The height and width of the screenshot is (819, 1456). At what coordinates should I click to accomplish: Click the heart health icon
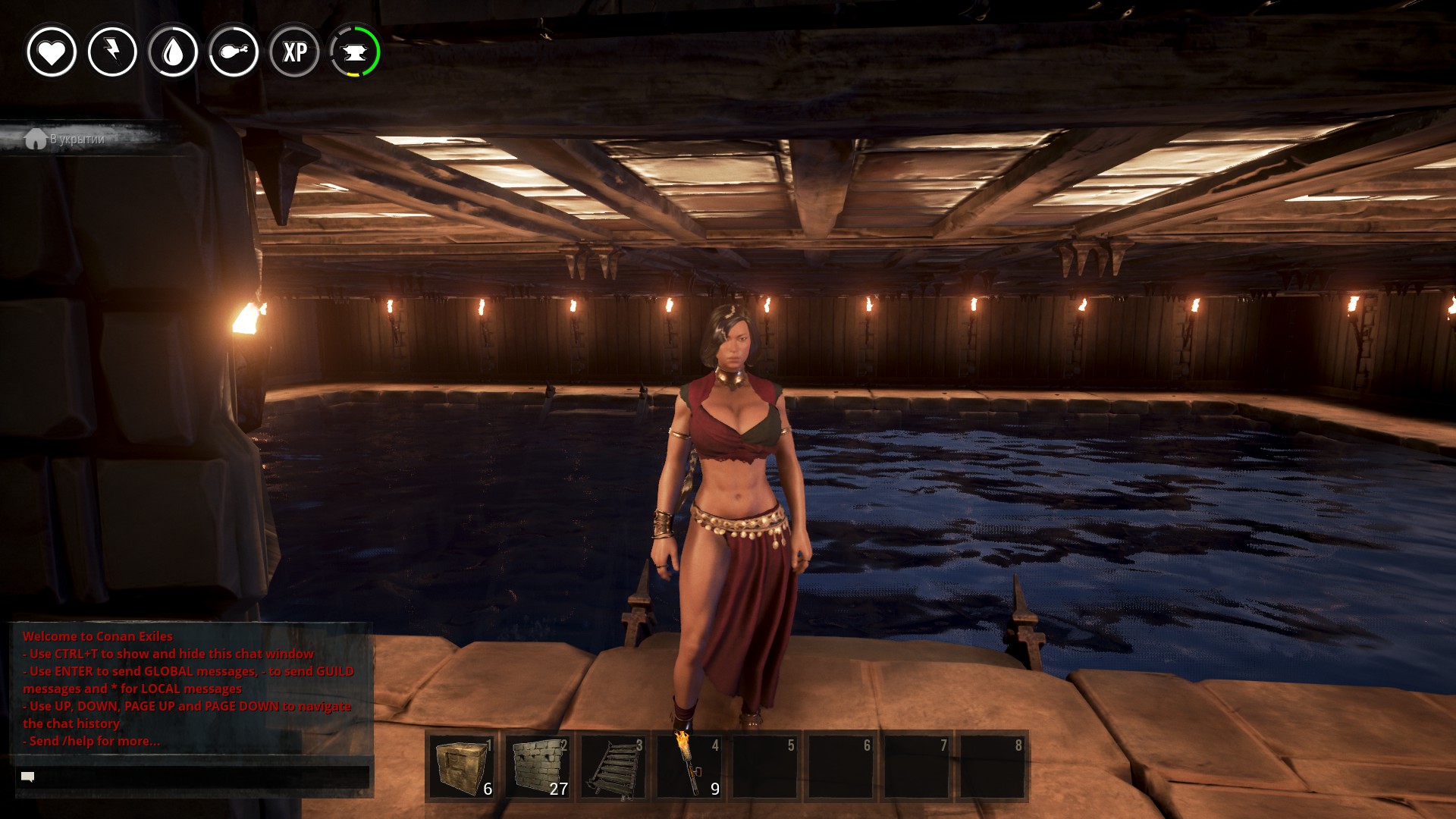52,52
